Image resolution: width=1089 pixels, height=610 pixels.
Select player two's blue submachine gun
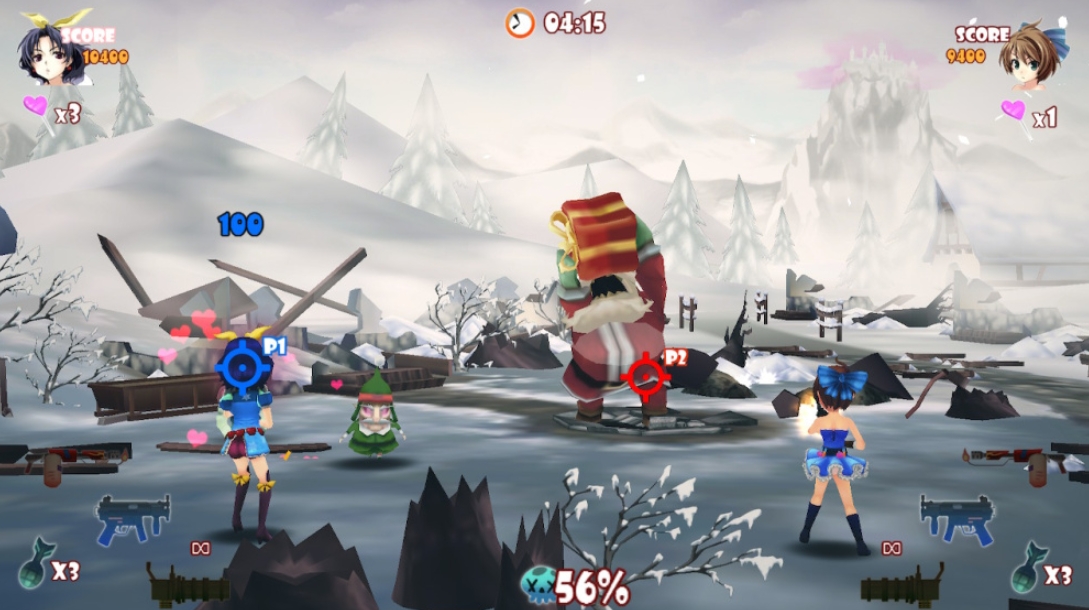[x=956, y=518]
